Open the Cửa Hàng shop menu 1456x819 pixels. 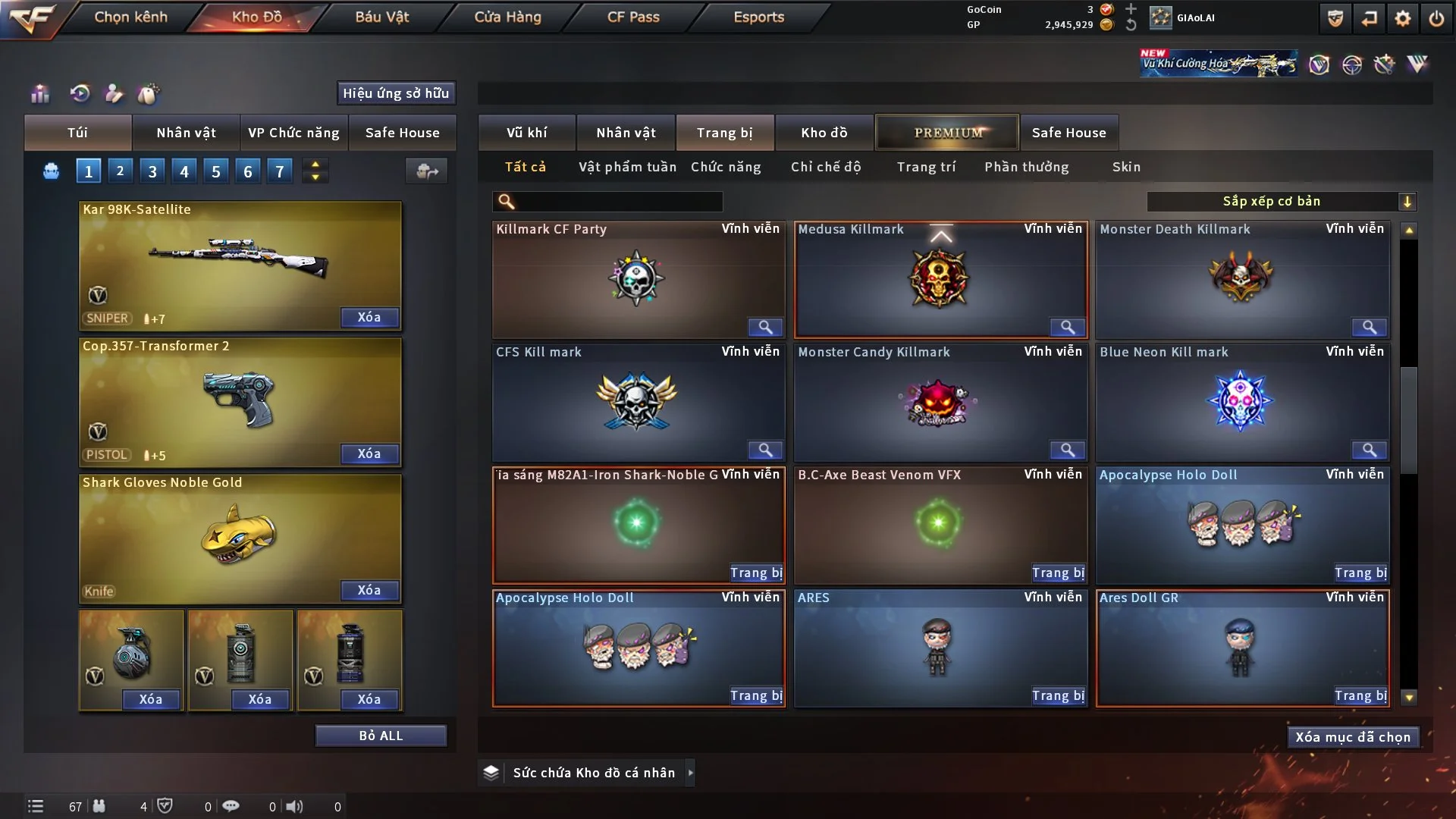click(x=507, y=17)
